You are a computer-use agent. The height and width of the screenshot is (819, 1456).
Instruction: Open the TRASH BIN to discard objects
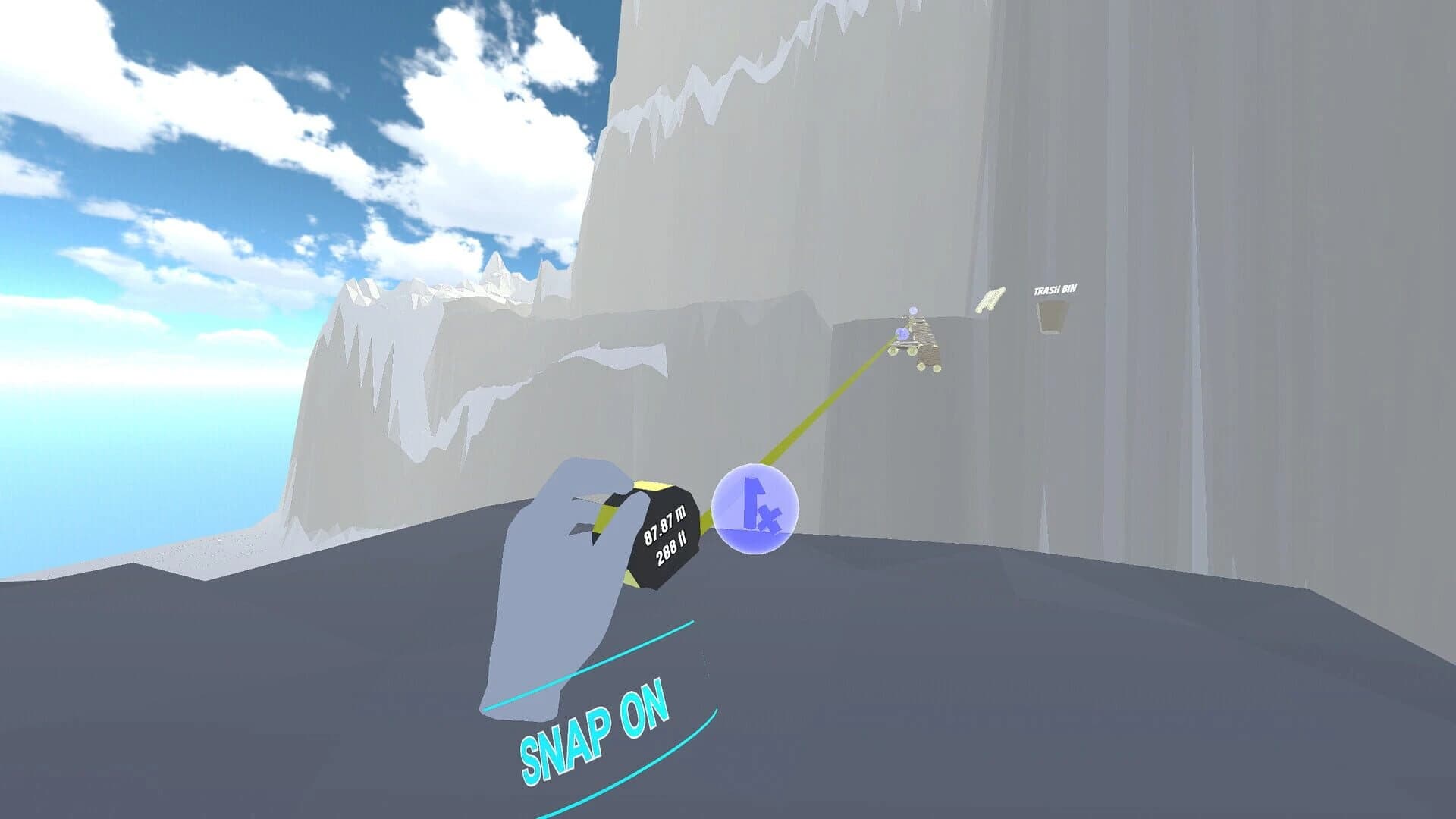tap(1050, 318)
